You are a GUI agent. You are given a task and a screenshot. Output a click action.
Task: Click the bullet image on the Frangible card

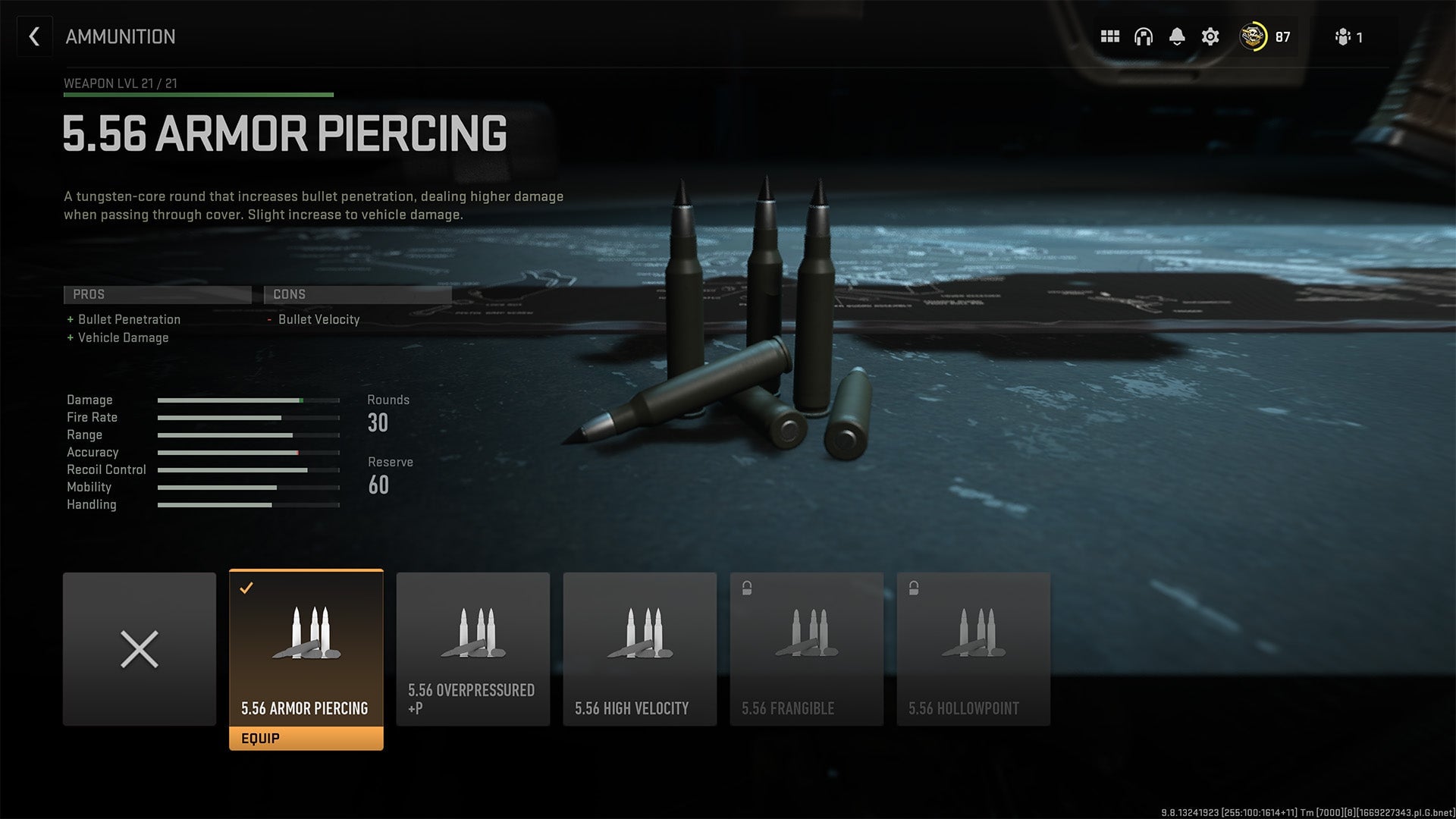point(806,633)
